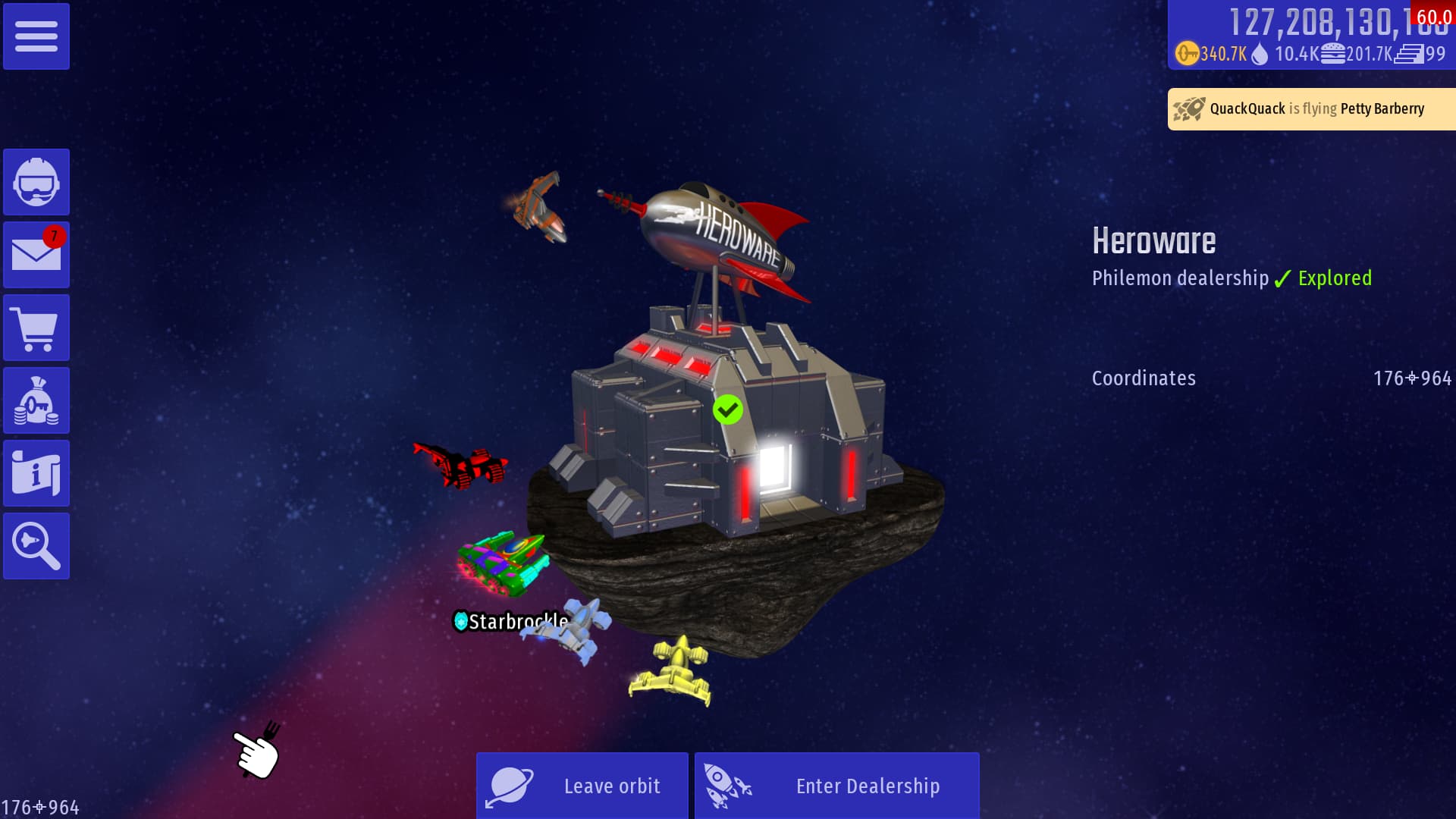Check the mail inbox with 7 notifications
Viewport: 1456px width, 819px height.
[x=36, y=255]
